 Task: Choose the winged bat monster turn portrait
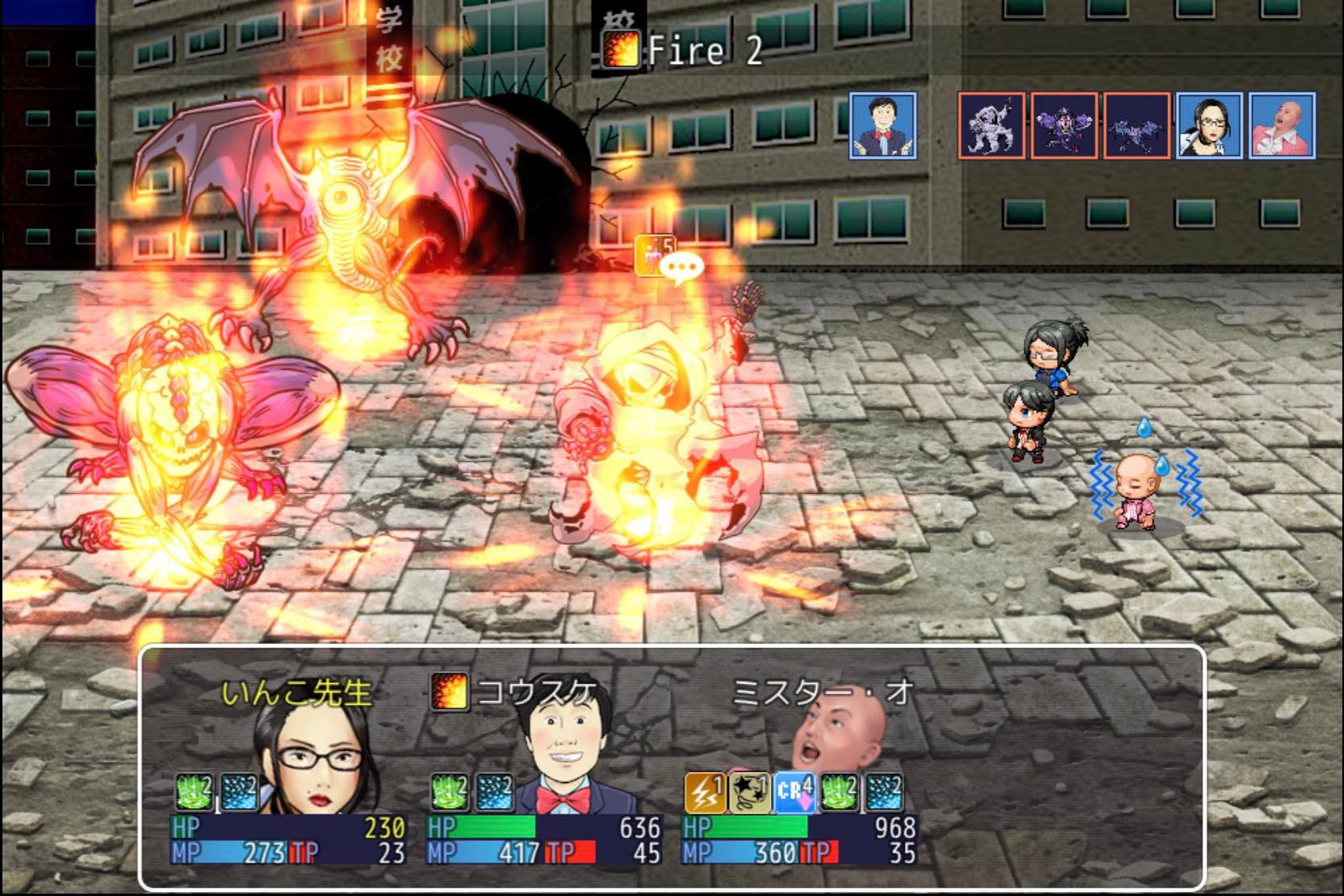1136,125
